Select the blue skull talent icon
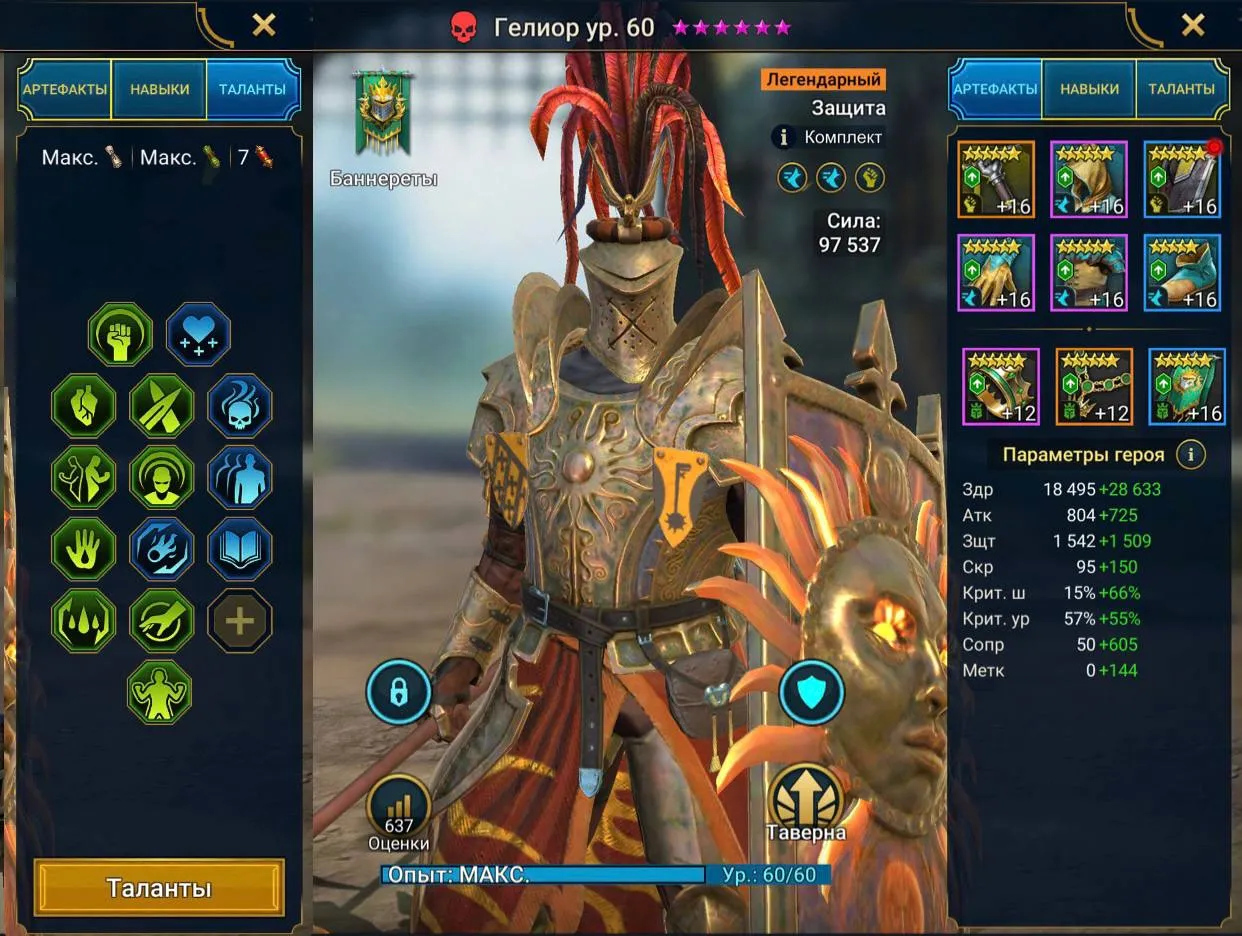Image resolution: width=1242 pixels, height=936 pixels. tap(240, 406)
